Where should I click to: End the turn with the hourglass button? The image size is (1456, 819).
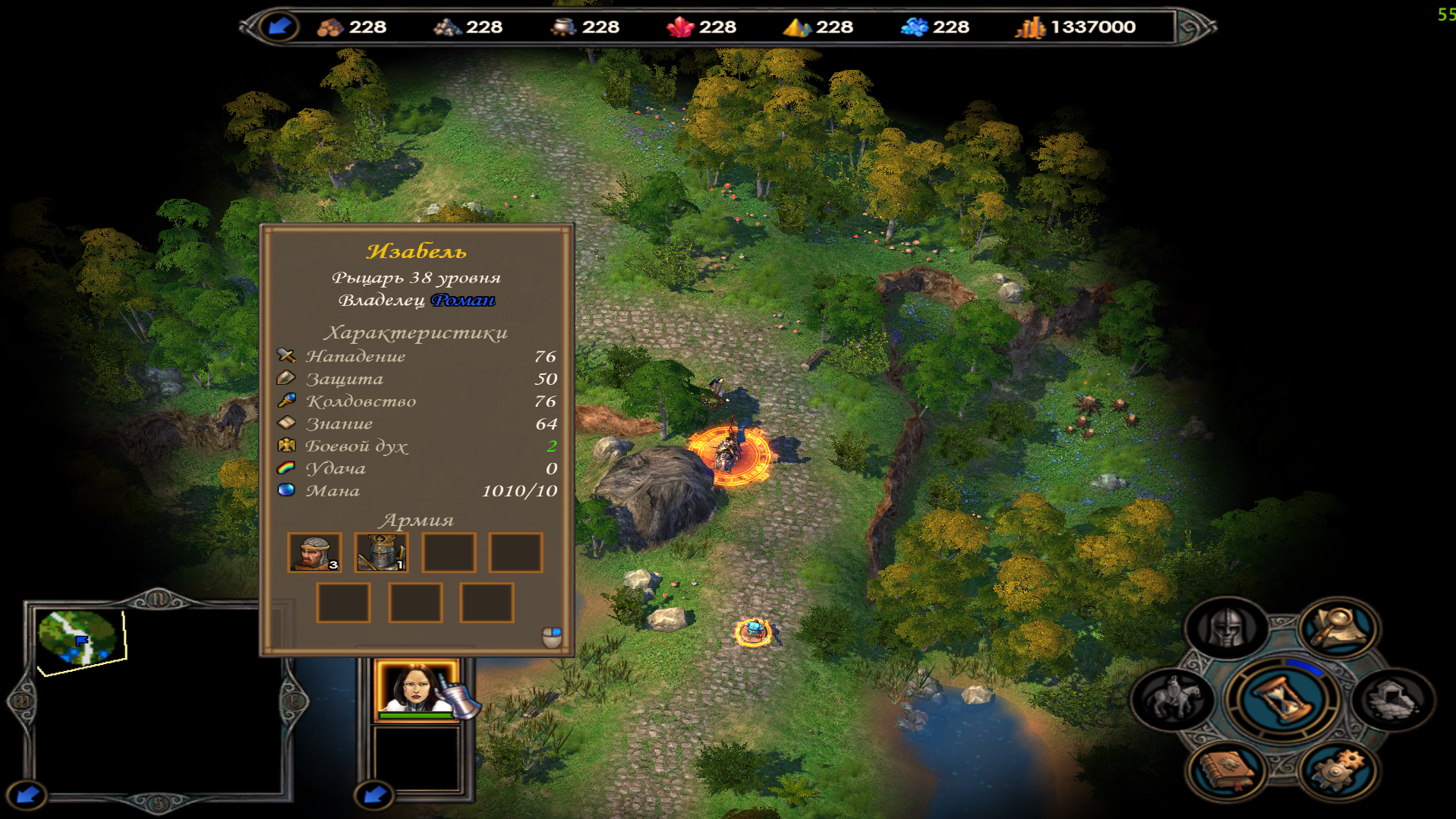tap(1282, 699)
